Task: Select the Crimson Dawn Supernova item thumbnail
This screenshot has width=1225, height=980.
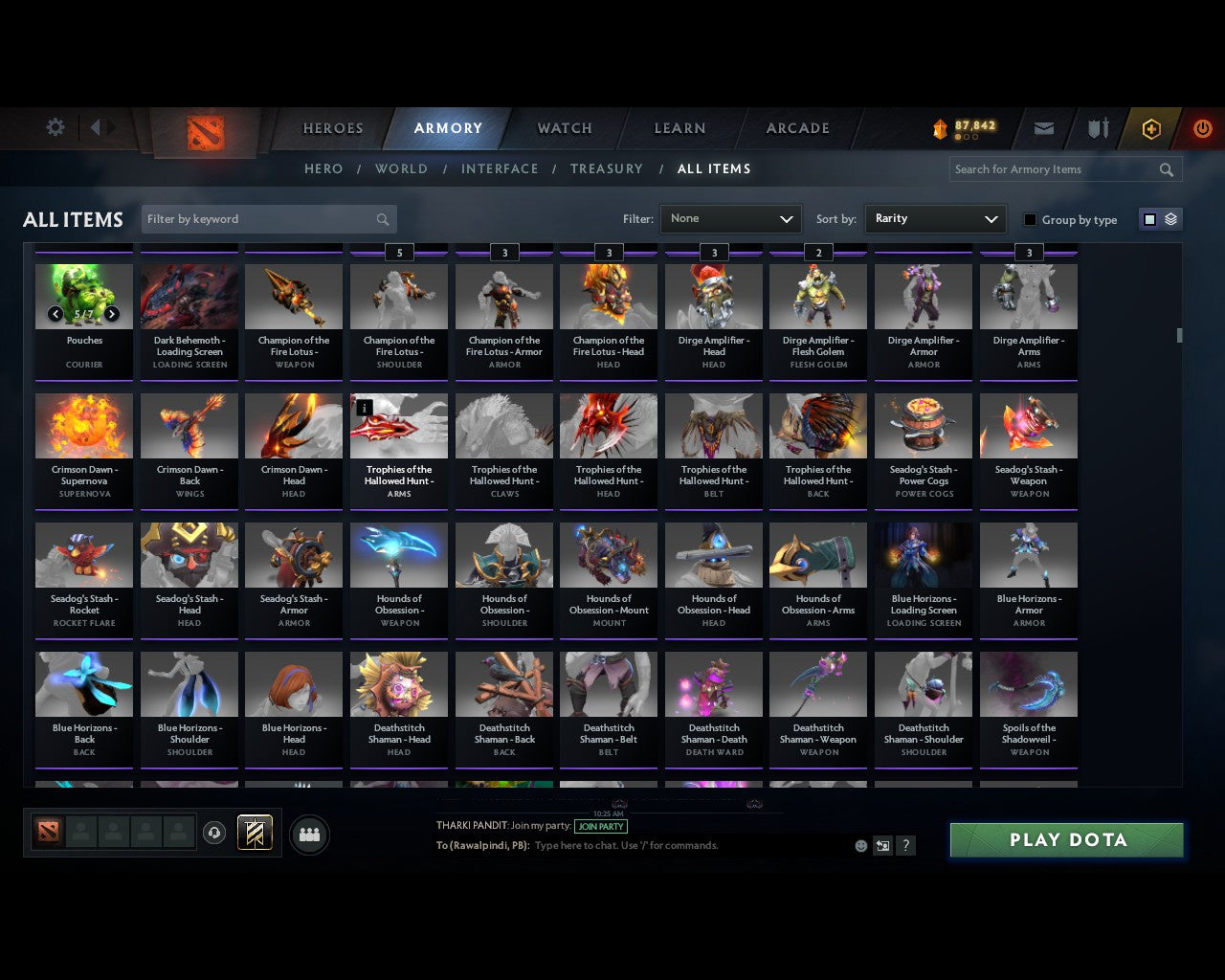Action: pyautogui.click(x=83, y=425)
